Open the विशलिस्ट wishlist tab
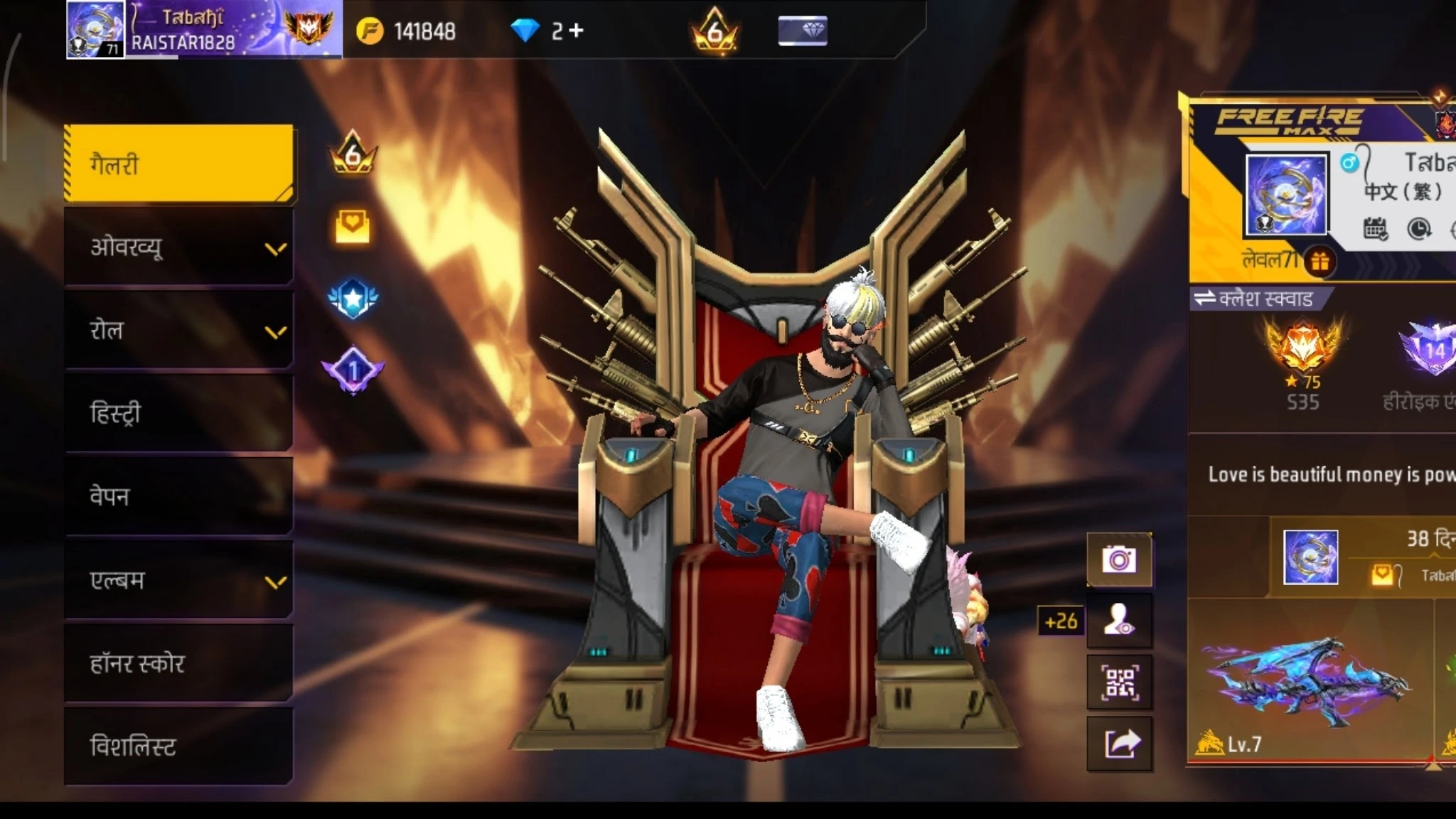1456x819 pixels. 178,746
